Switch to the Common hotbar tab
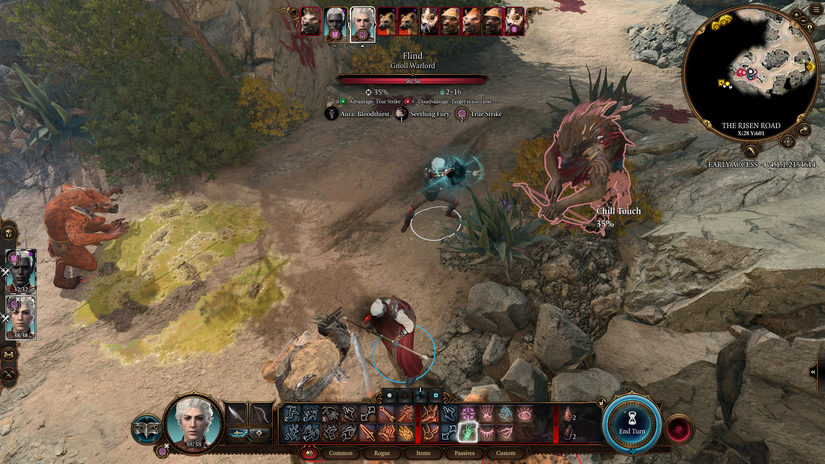Screen dimensions: 825x464 tap(340, 453)
